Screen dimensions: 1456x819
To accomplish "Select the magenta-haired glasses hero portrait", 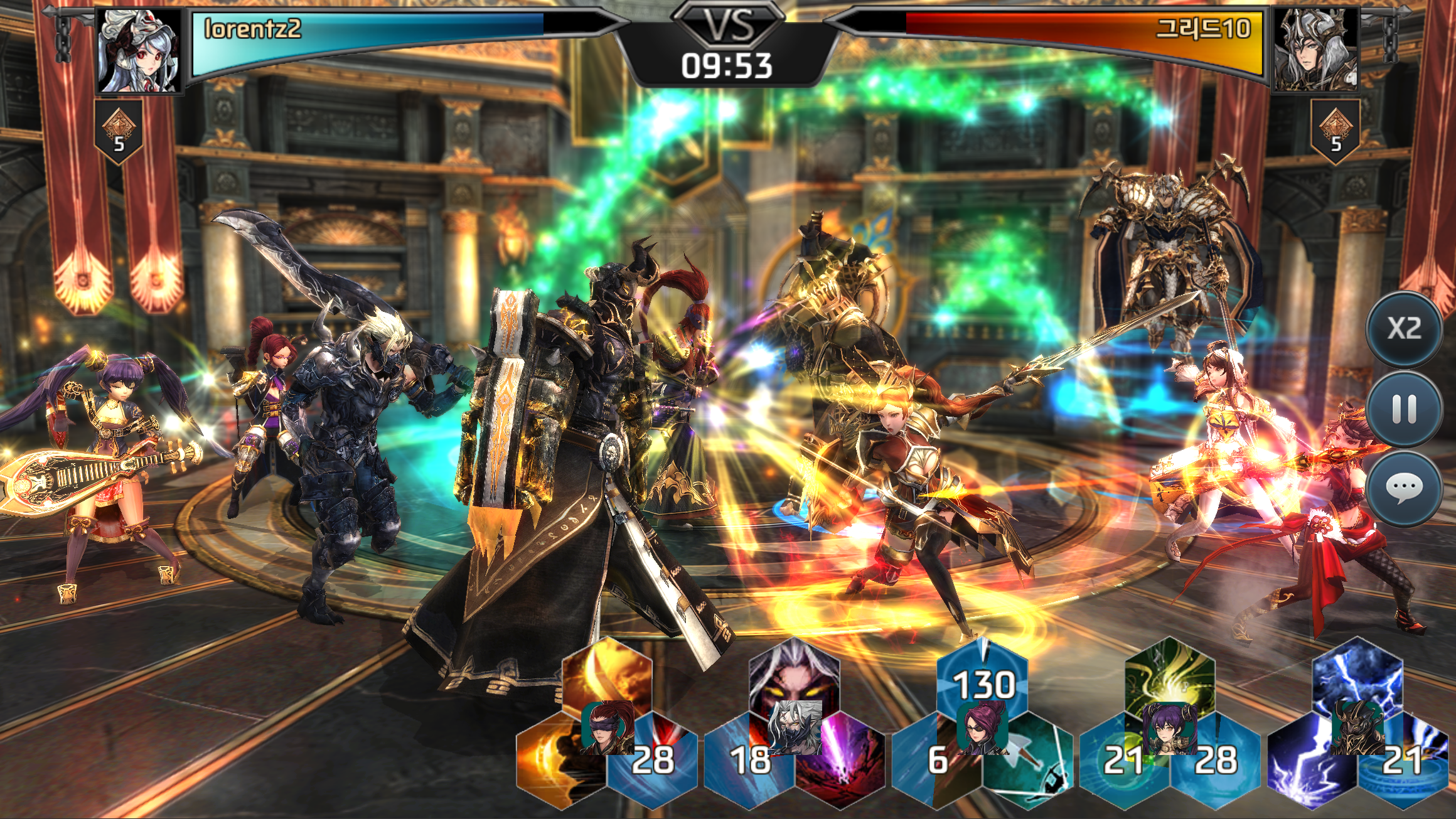I will tap(982, 728).
